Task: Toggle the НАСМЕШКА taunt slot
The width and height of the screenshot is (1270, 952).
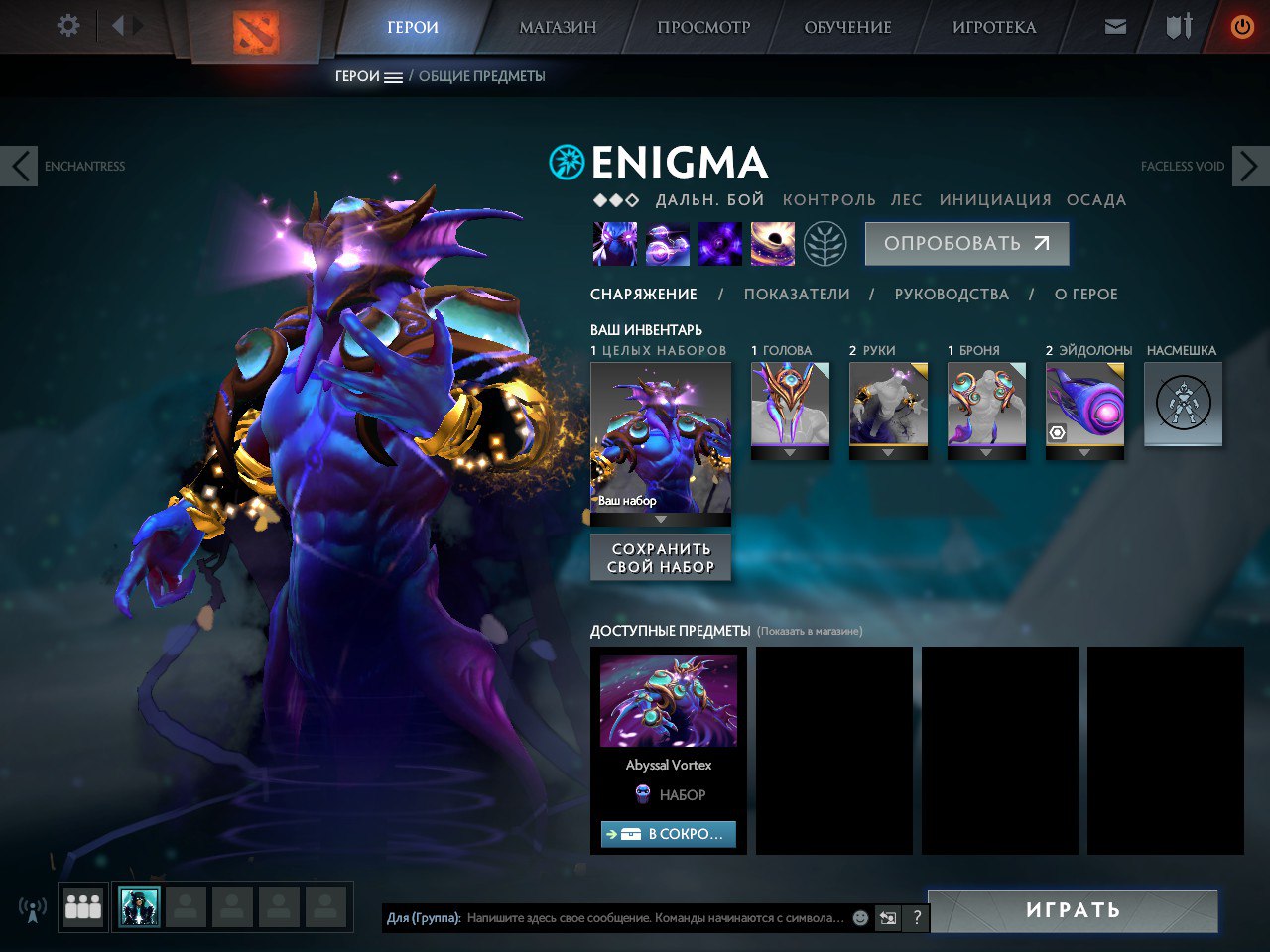Action: tap(1183, 404)
